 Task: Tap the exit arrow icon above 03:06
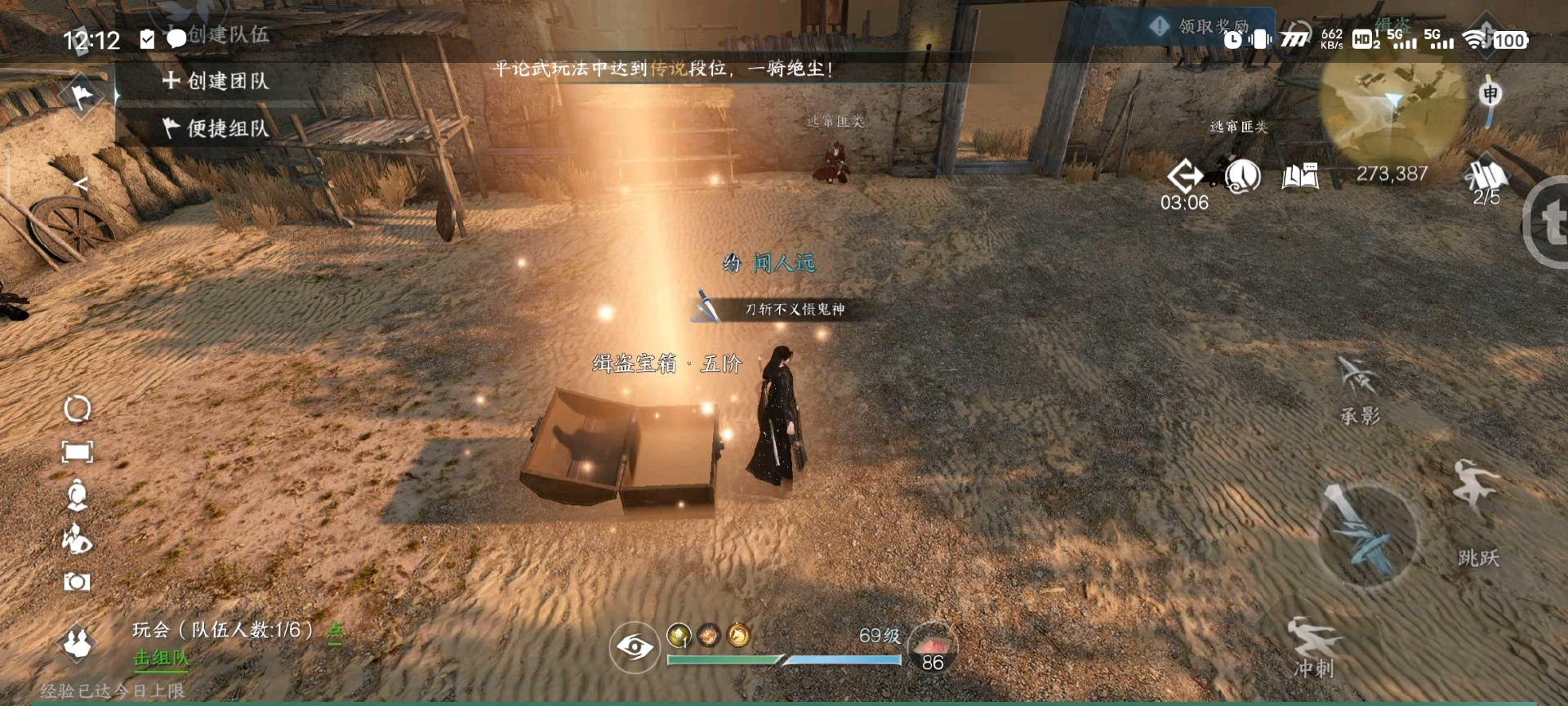click(1184, 176)
